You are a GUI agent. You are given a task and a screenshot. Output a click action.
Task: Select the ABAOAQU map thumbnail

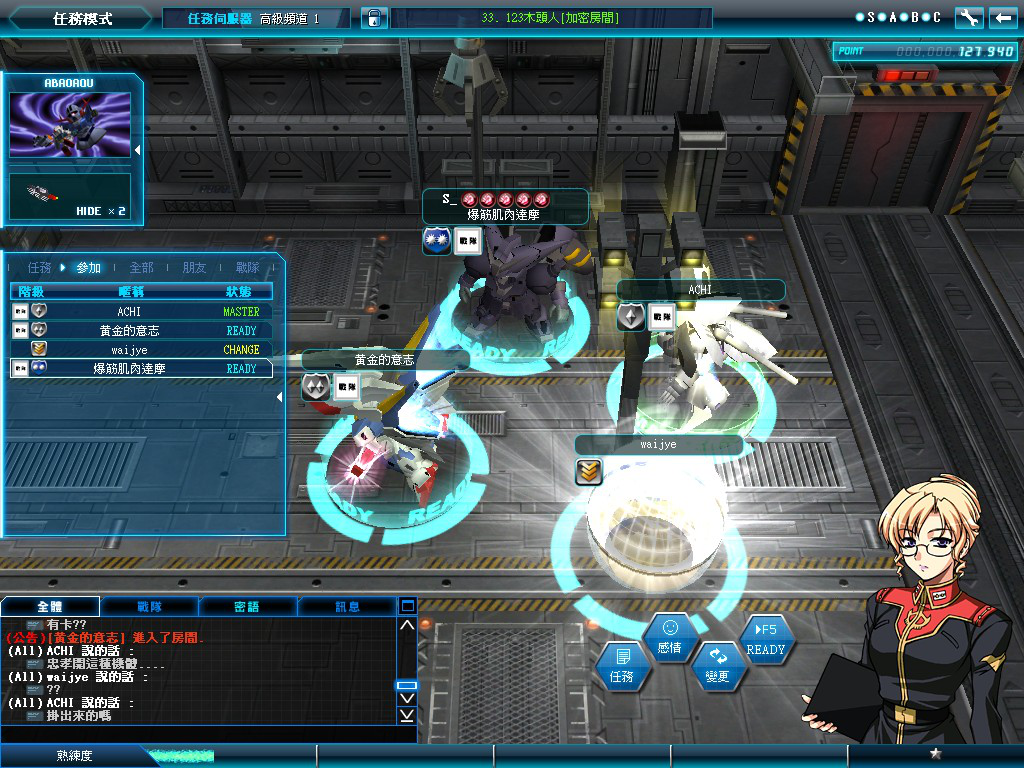(x=70, y=125)
